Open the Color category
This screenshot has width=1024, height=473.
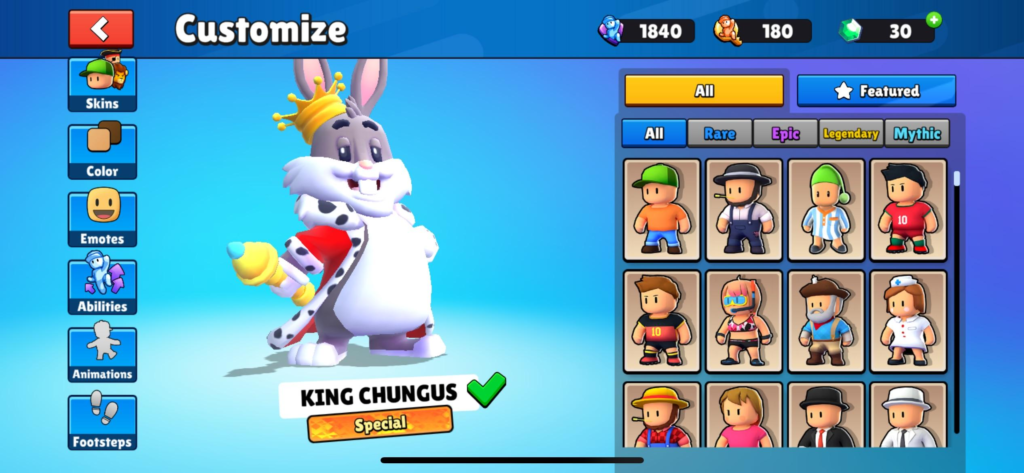tap(102, 152)
